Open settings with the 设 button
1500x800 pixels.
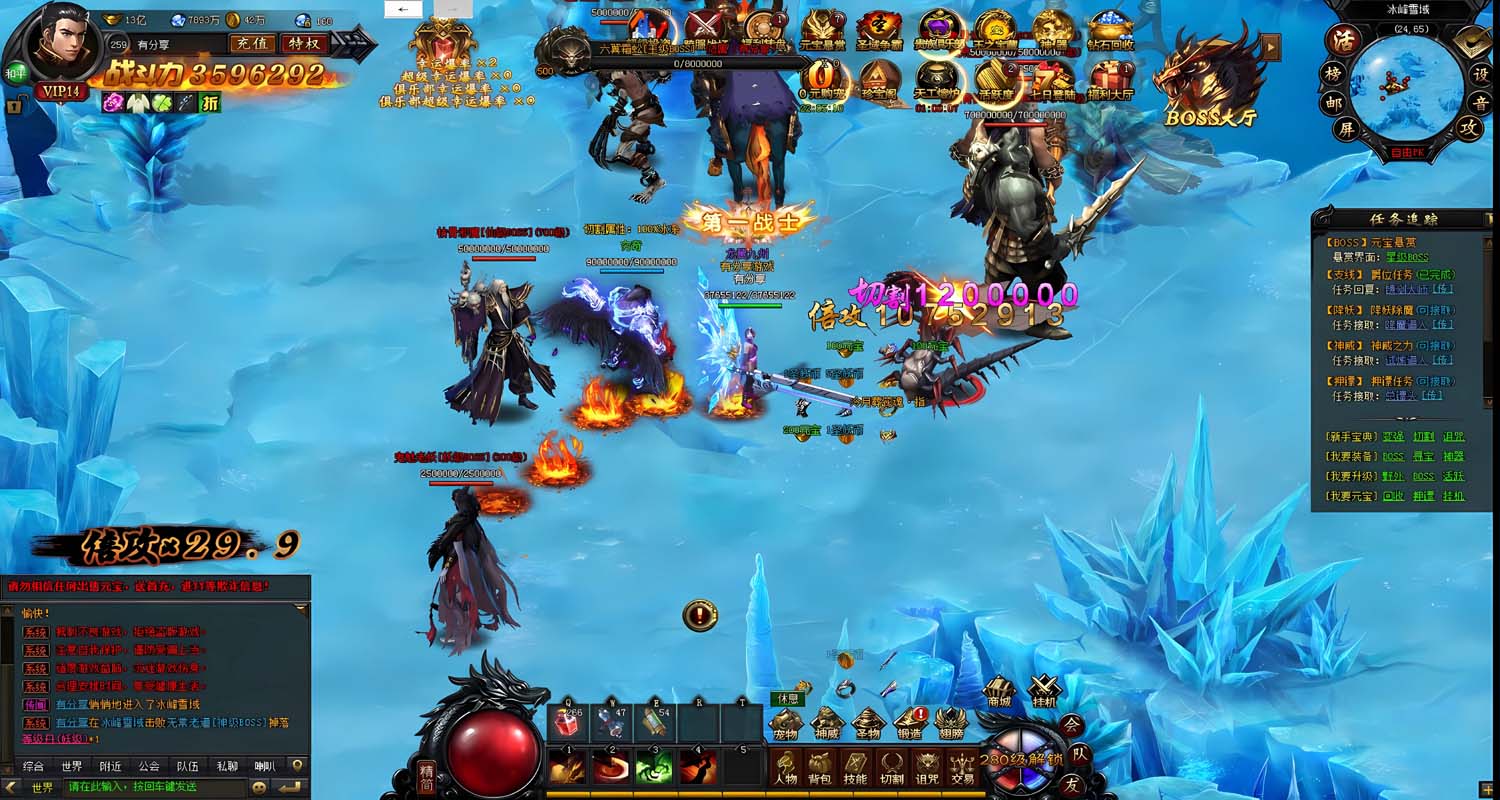point(1480,74)
